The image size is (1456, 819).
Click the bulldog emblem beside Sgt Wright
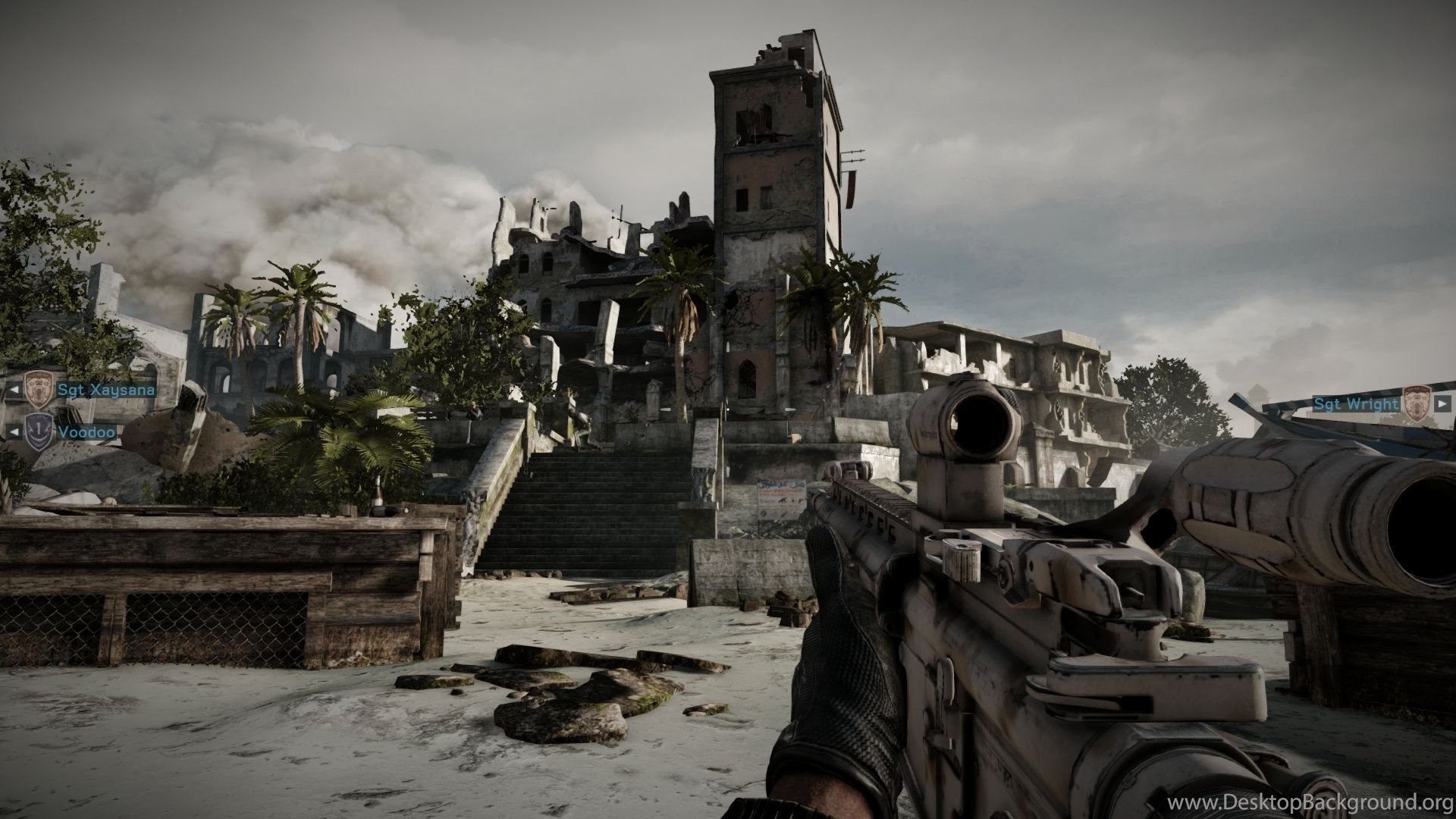click(x=1416, y=403)
